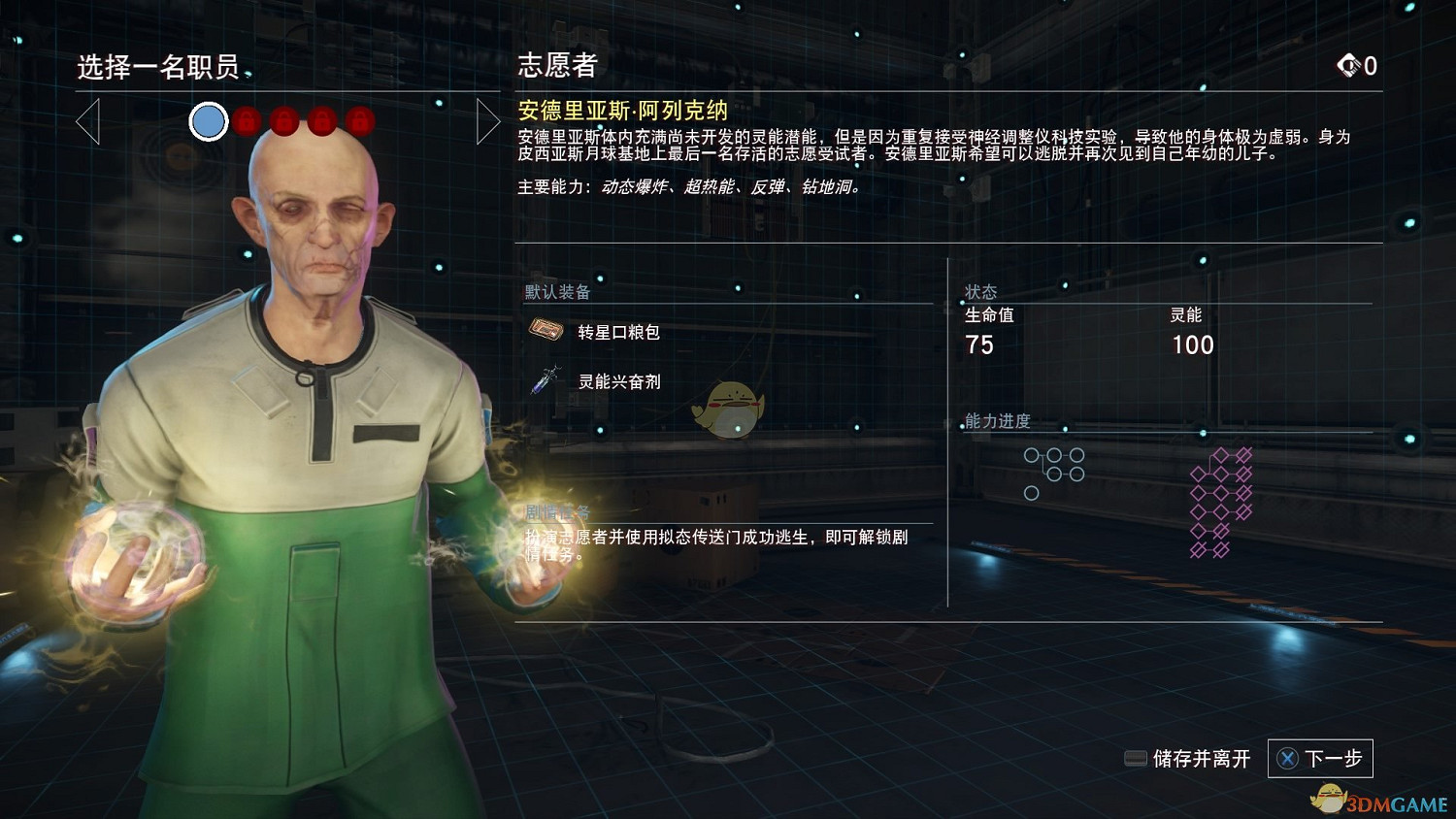The image size is (1456, 819).
Task: Select the highlighted blue character slot
Action: (208, 122)
